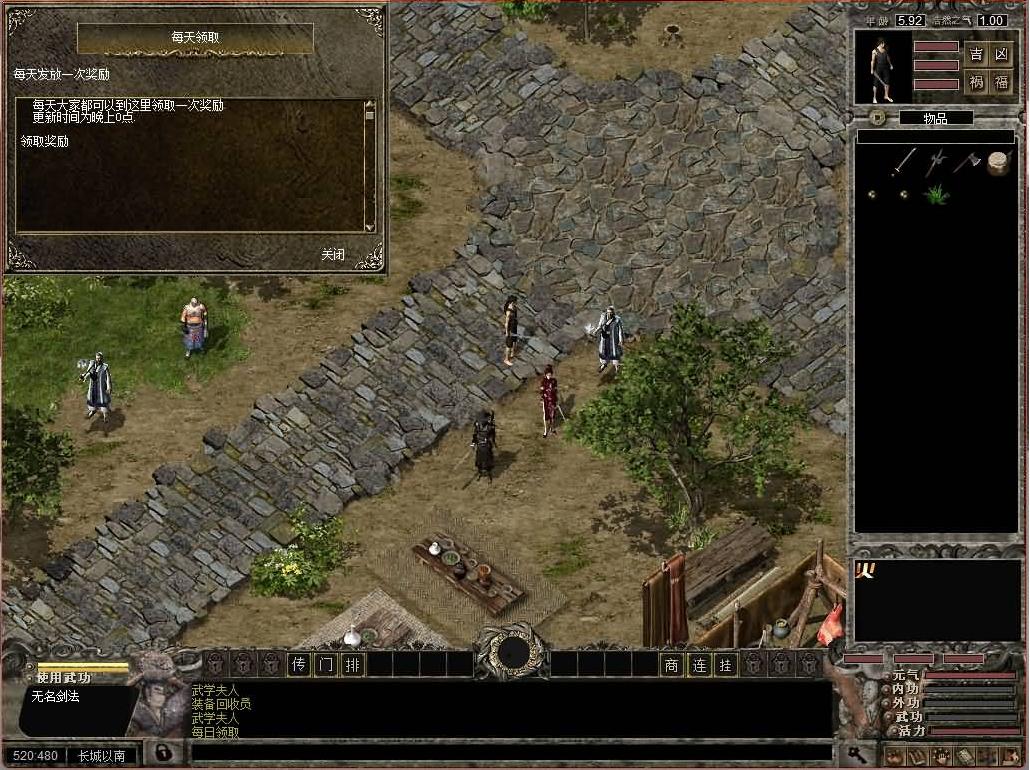Click the 挂 hotbar button
This screenshot has height=770, width=1030.
726,664
